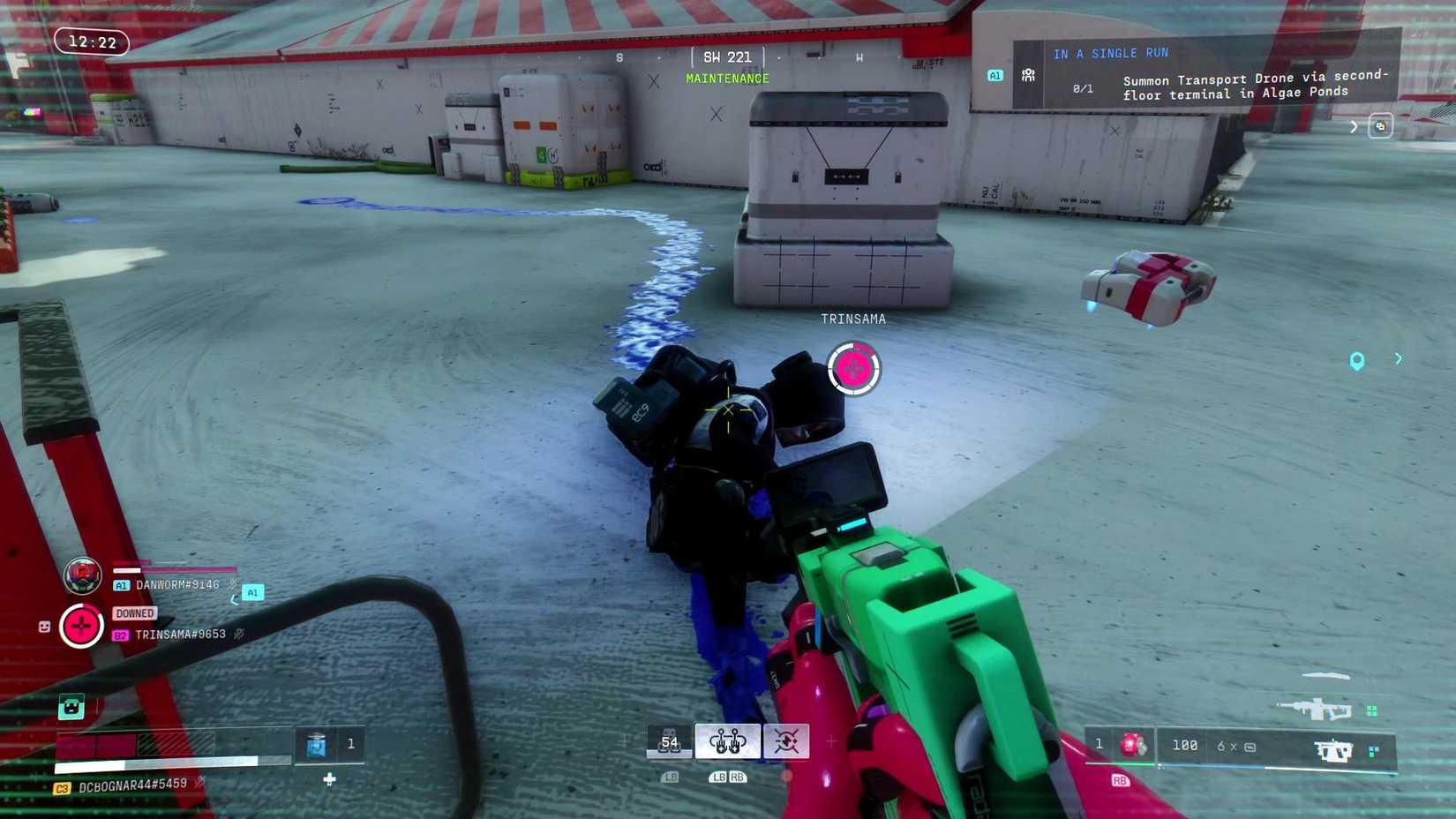Click the DOWNED status label for TRINSAMA
The height and width of the screenshot is (819, 1456).
pos(134,613)
